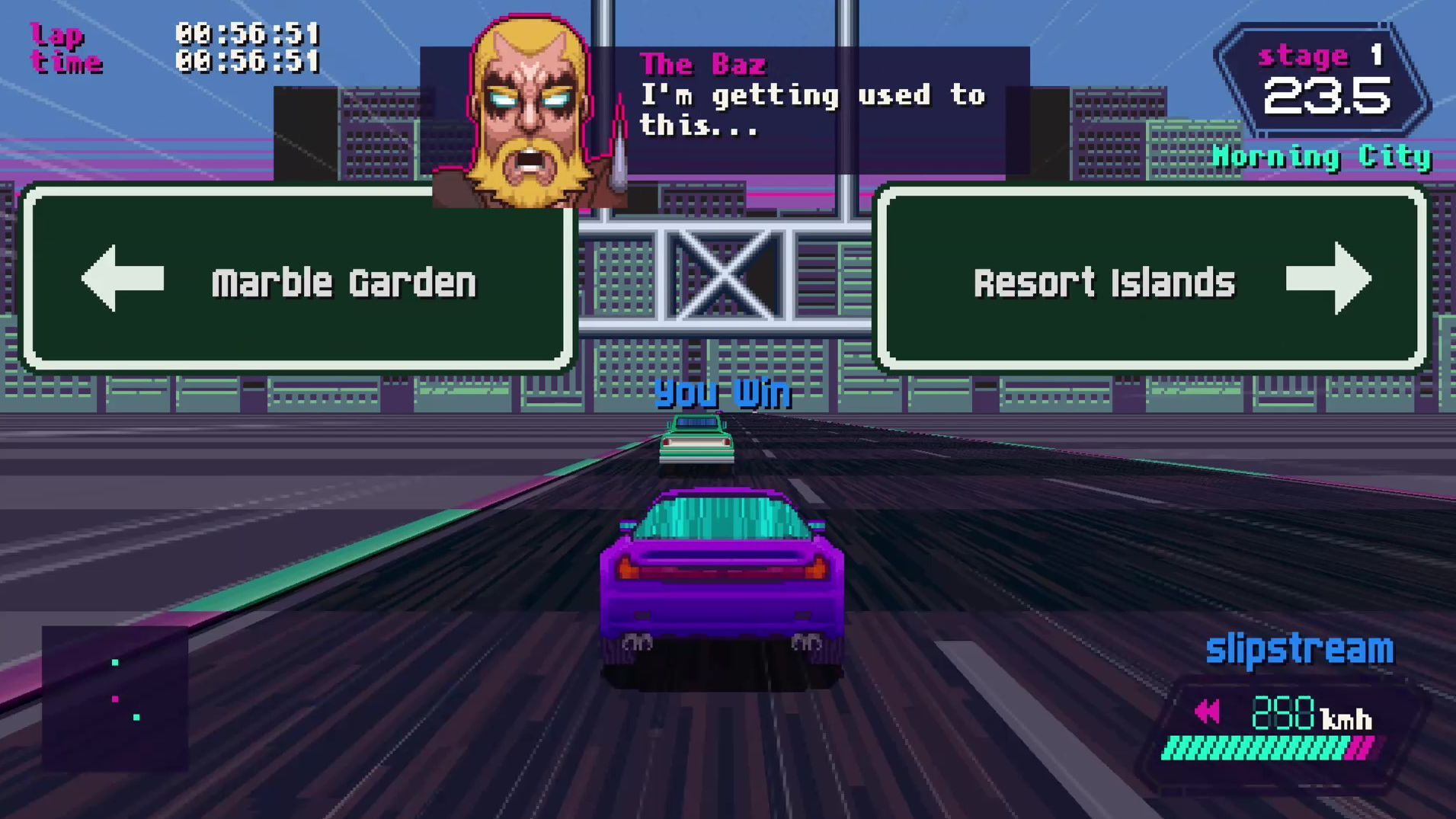This screenshot has width=1456, height=819.
Task: Click the white left arrow on Marble Garden sign
Action: (123, 280)
